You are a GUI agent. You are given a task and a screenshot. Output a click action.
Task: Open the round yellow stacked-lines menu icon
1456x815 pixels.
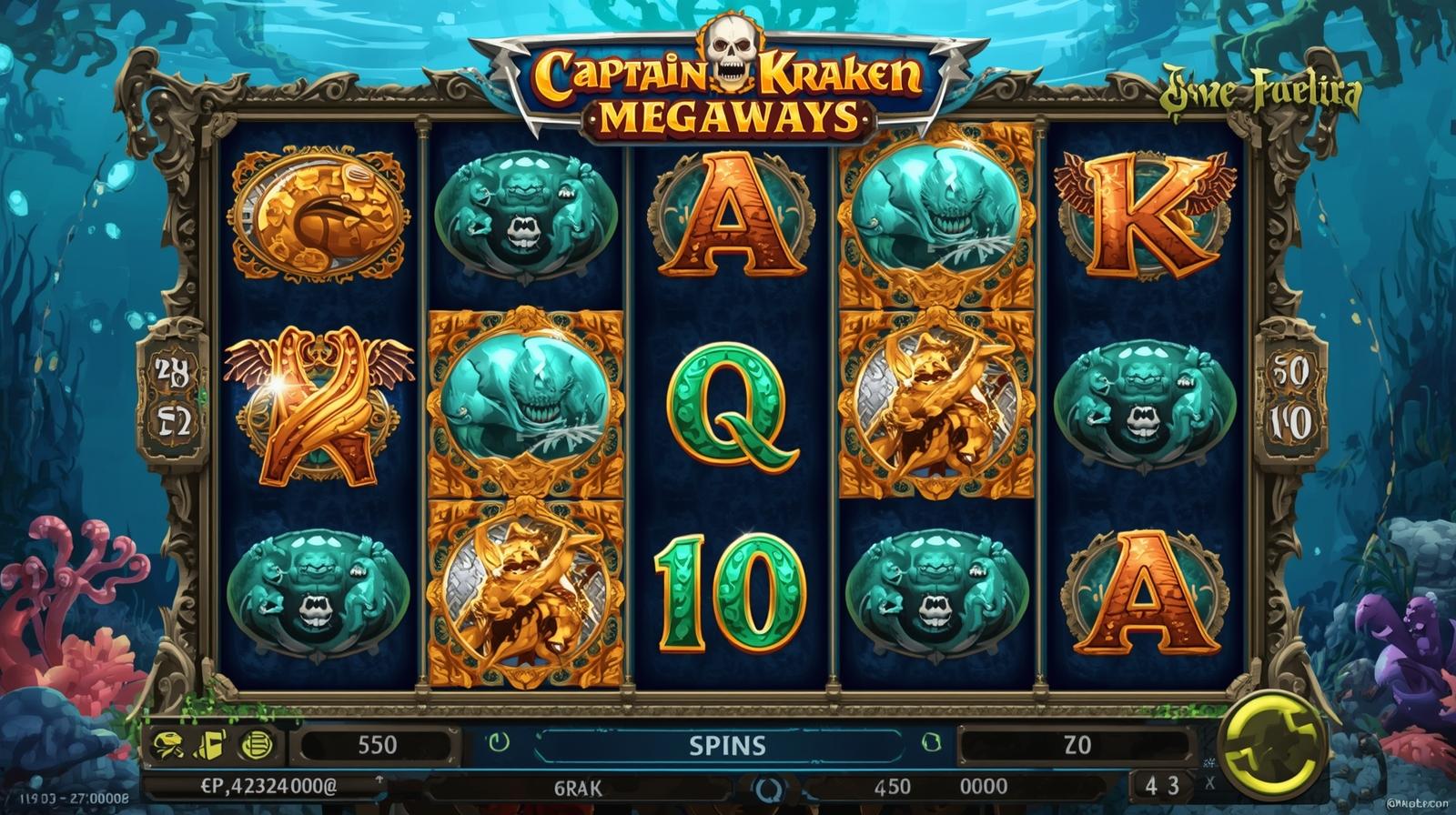(x=256, y=745)
